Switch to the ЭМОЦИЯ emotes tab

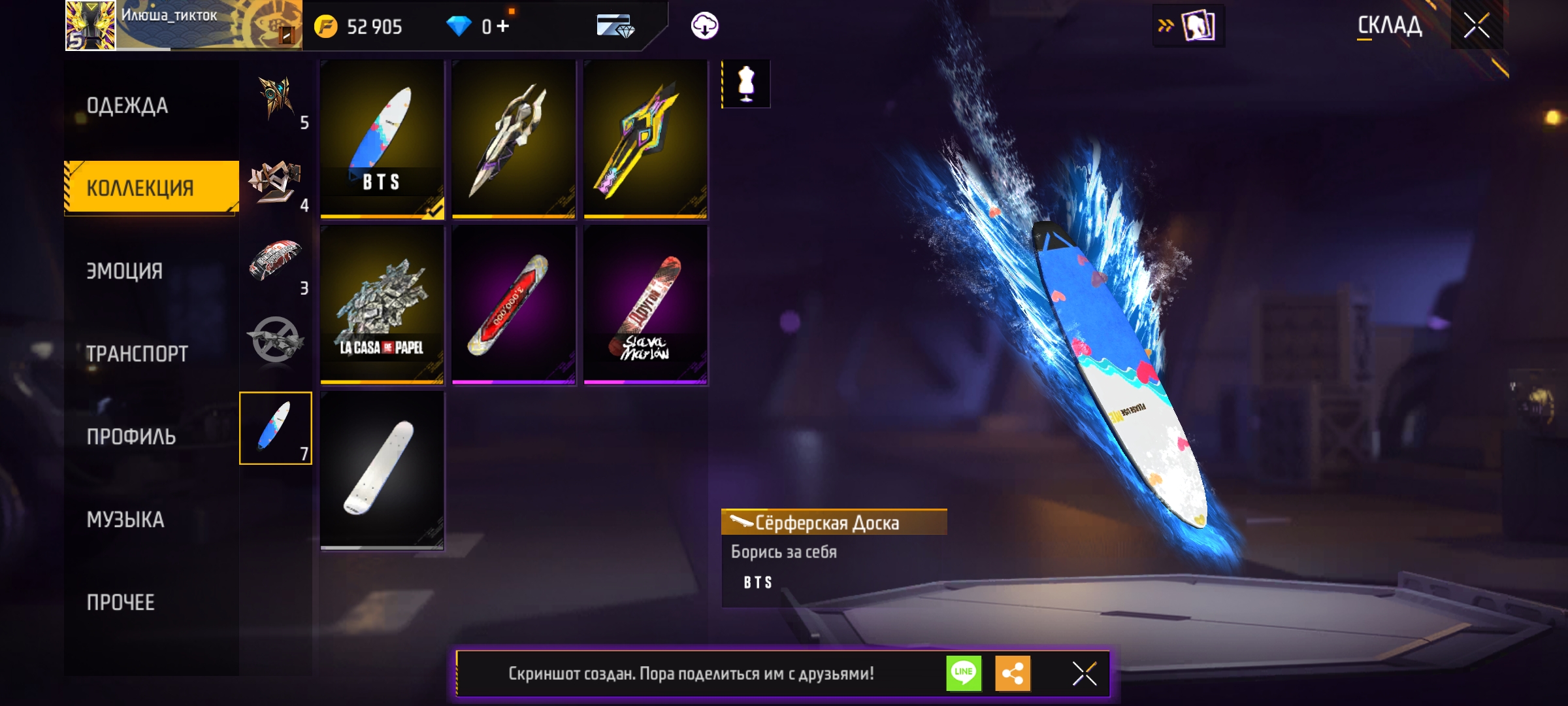pyautogui.click(x=125, y=271)
